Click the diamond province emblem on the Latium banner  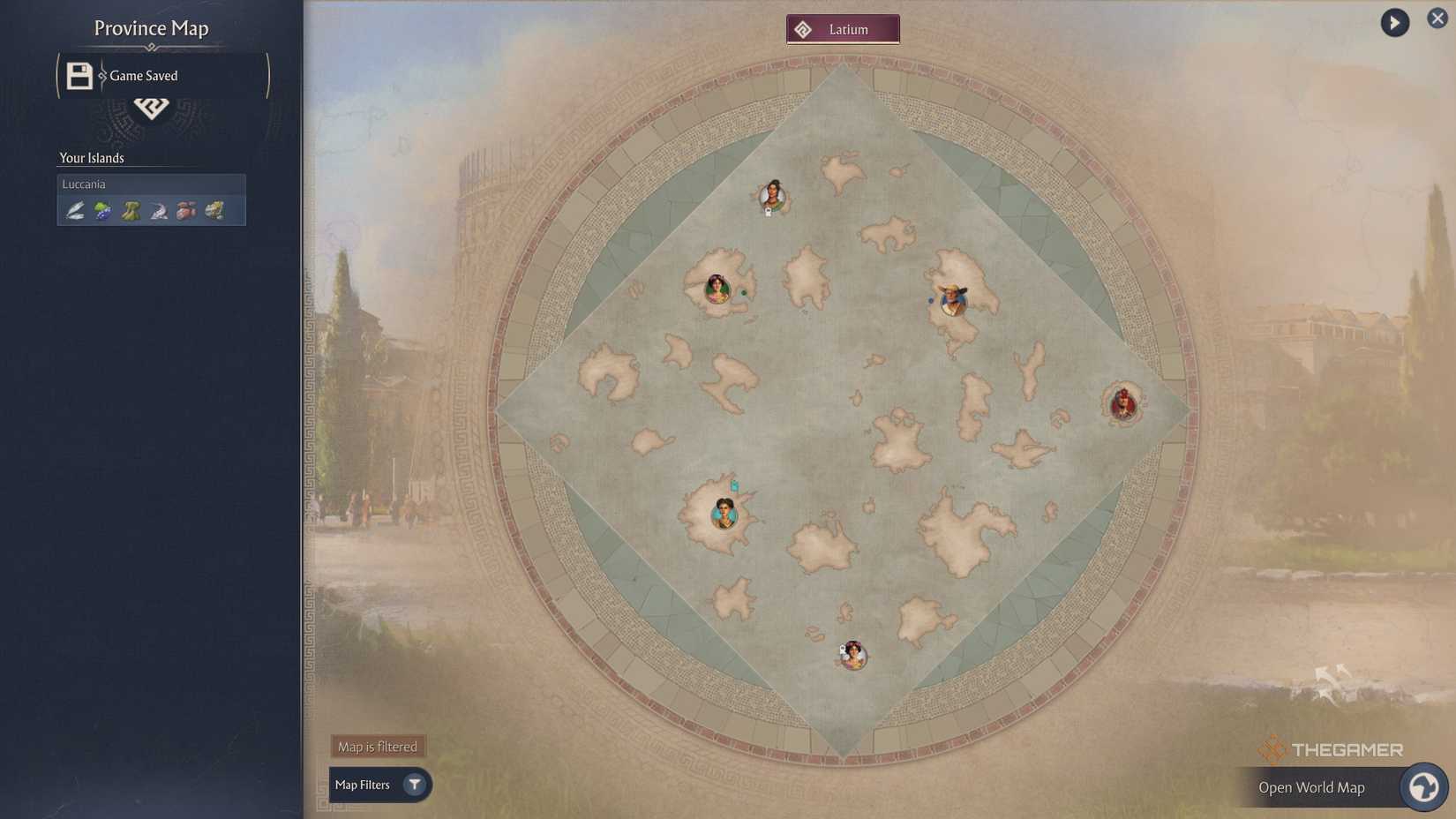803,27
